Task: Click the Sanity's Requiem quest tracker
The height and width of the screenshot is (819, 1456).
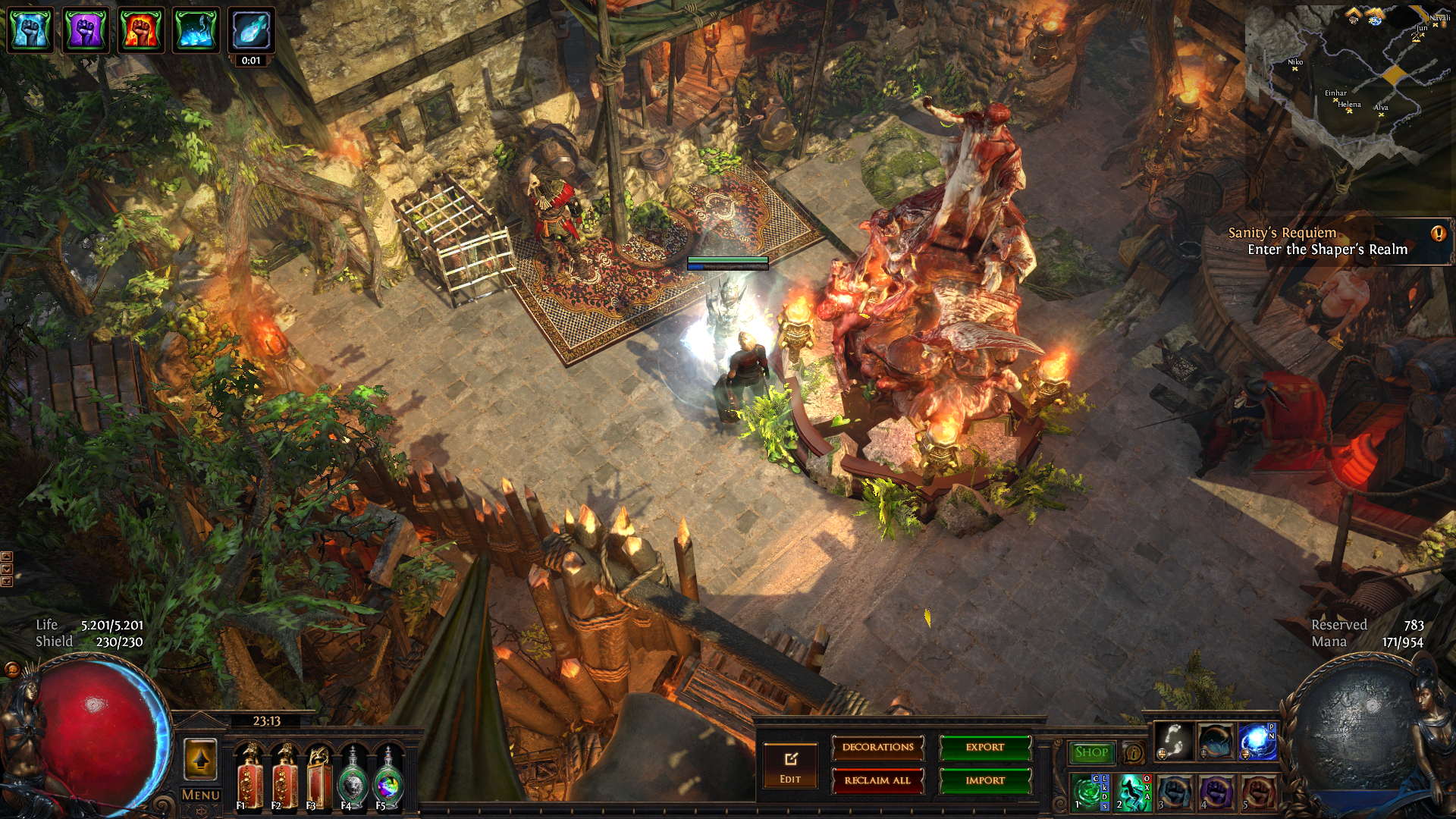Action: coord(1327,242)
